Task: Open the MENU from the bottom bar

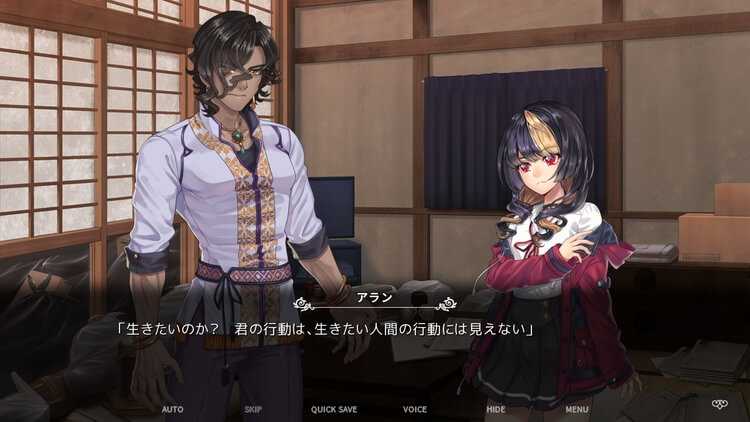Action: click(x=577, y=409)
